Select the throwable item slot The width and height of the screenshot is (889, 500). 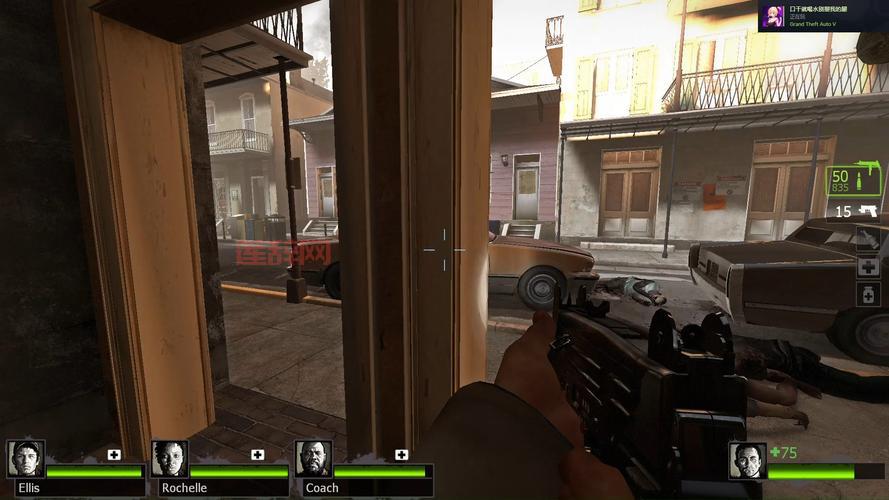(867, 238)
